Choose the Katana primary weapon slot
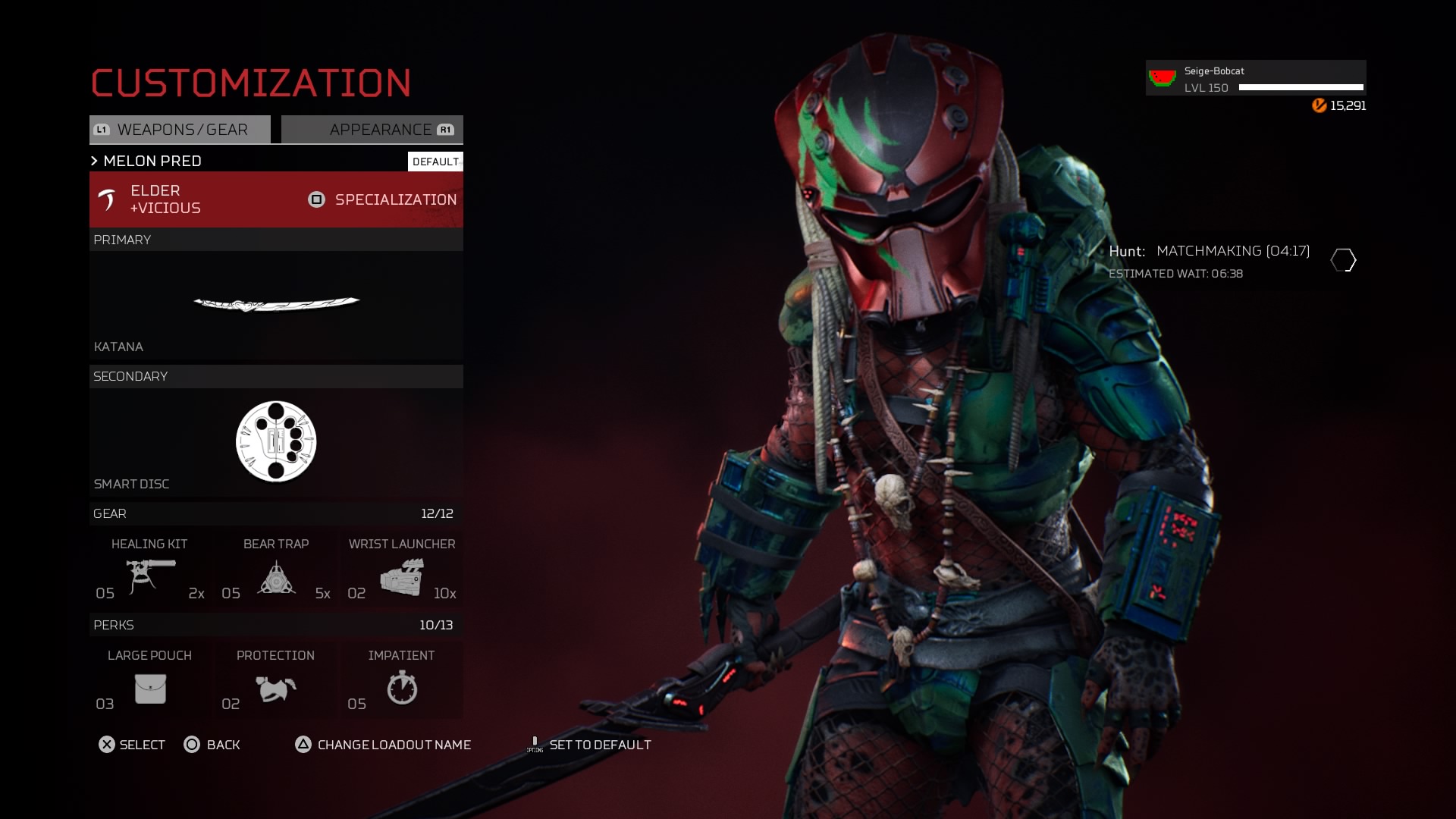This screenshot has height=819, width=1456. (x=276, y=305)
